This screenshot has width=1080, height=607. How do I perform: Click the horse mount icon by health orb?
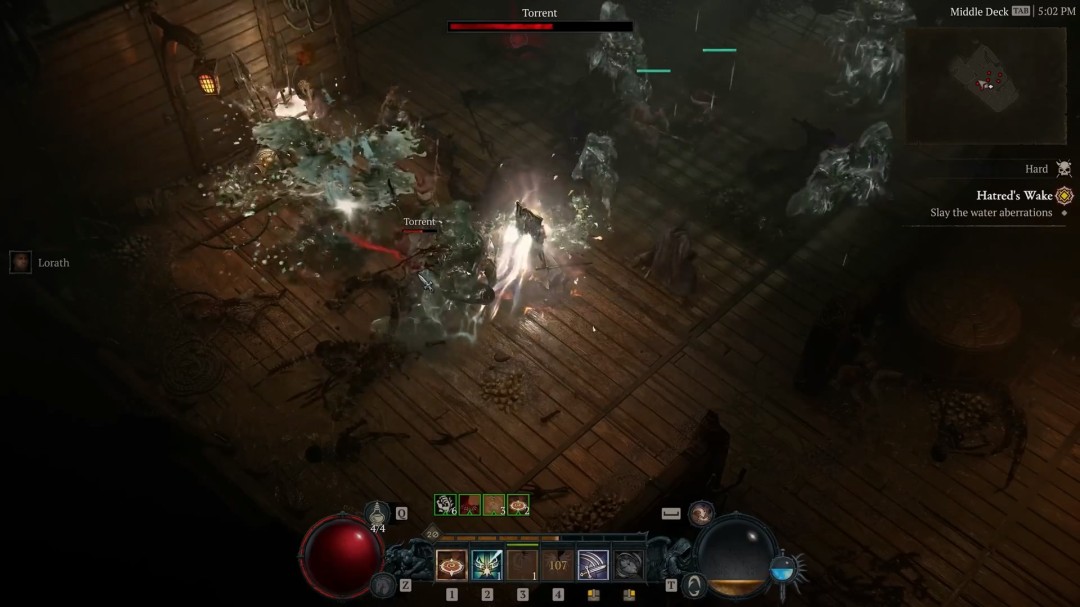381,585
